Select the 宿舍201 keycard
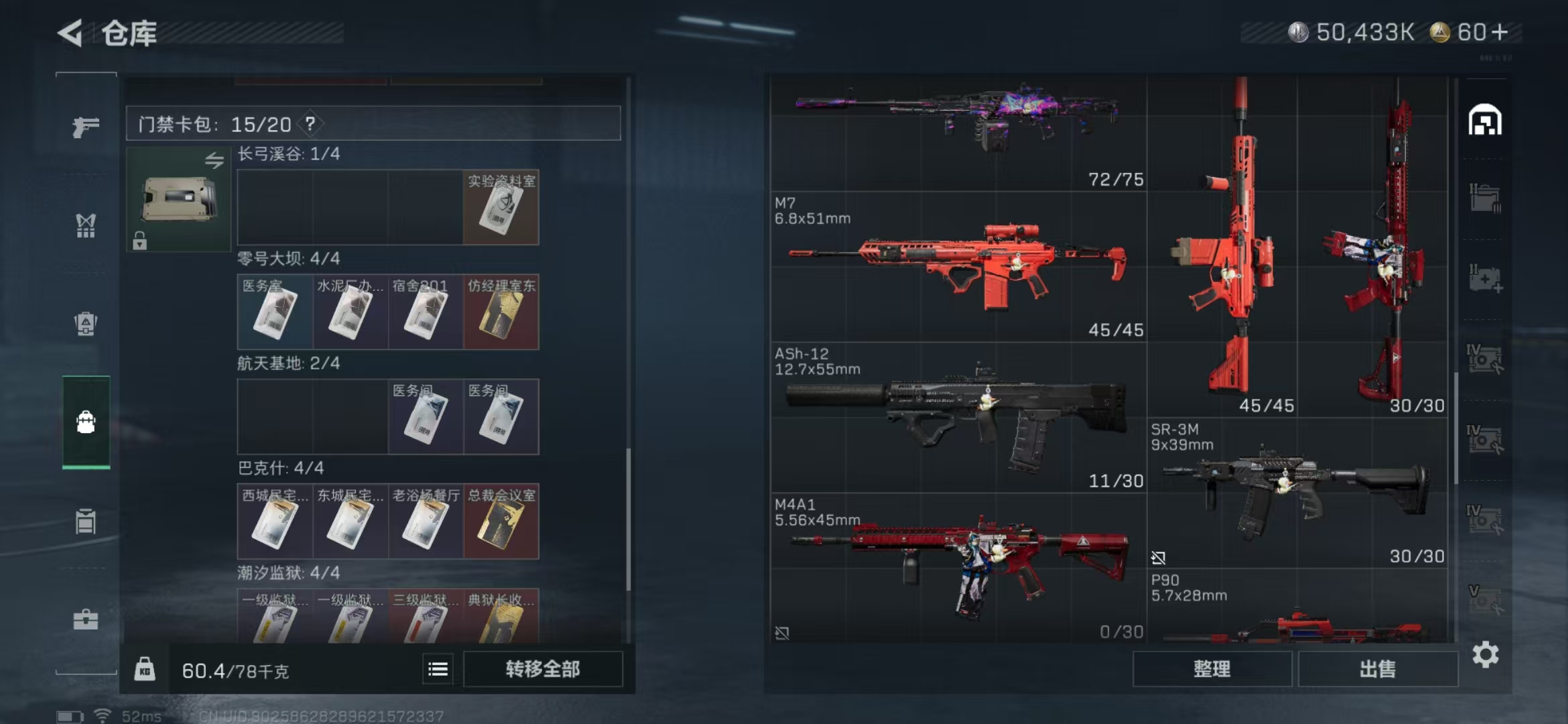1568x724 pixels. (426, 312)
